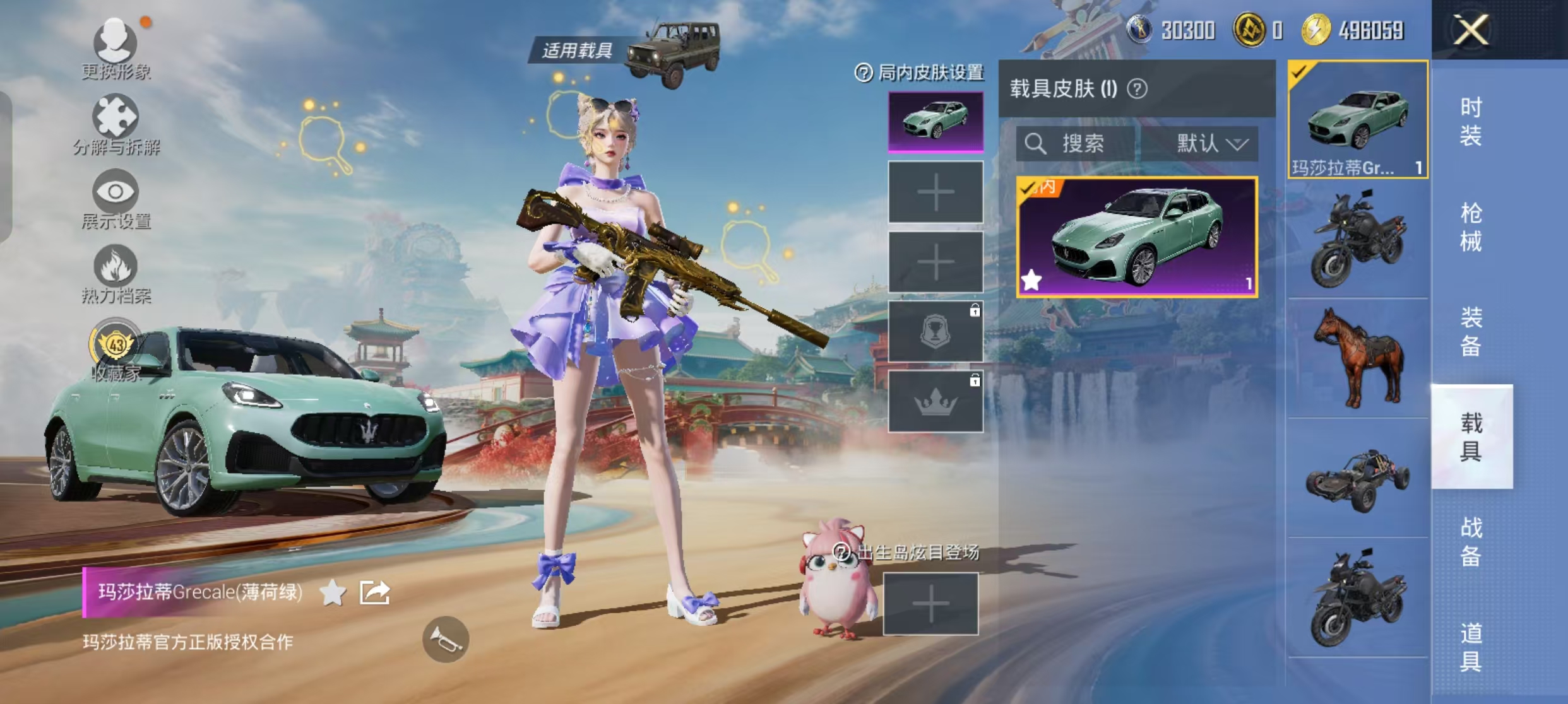Close the inventory screen with X
This screenshot has height=704, width=1568.
click(x=1471, y=30)
